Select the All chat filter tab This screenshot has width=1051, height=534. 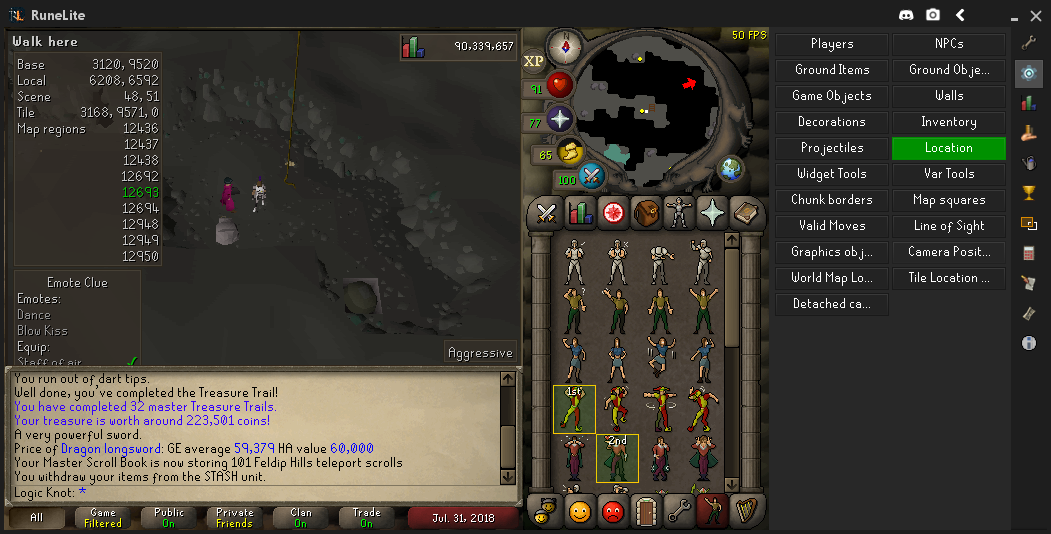36,517
